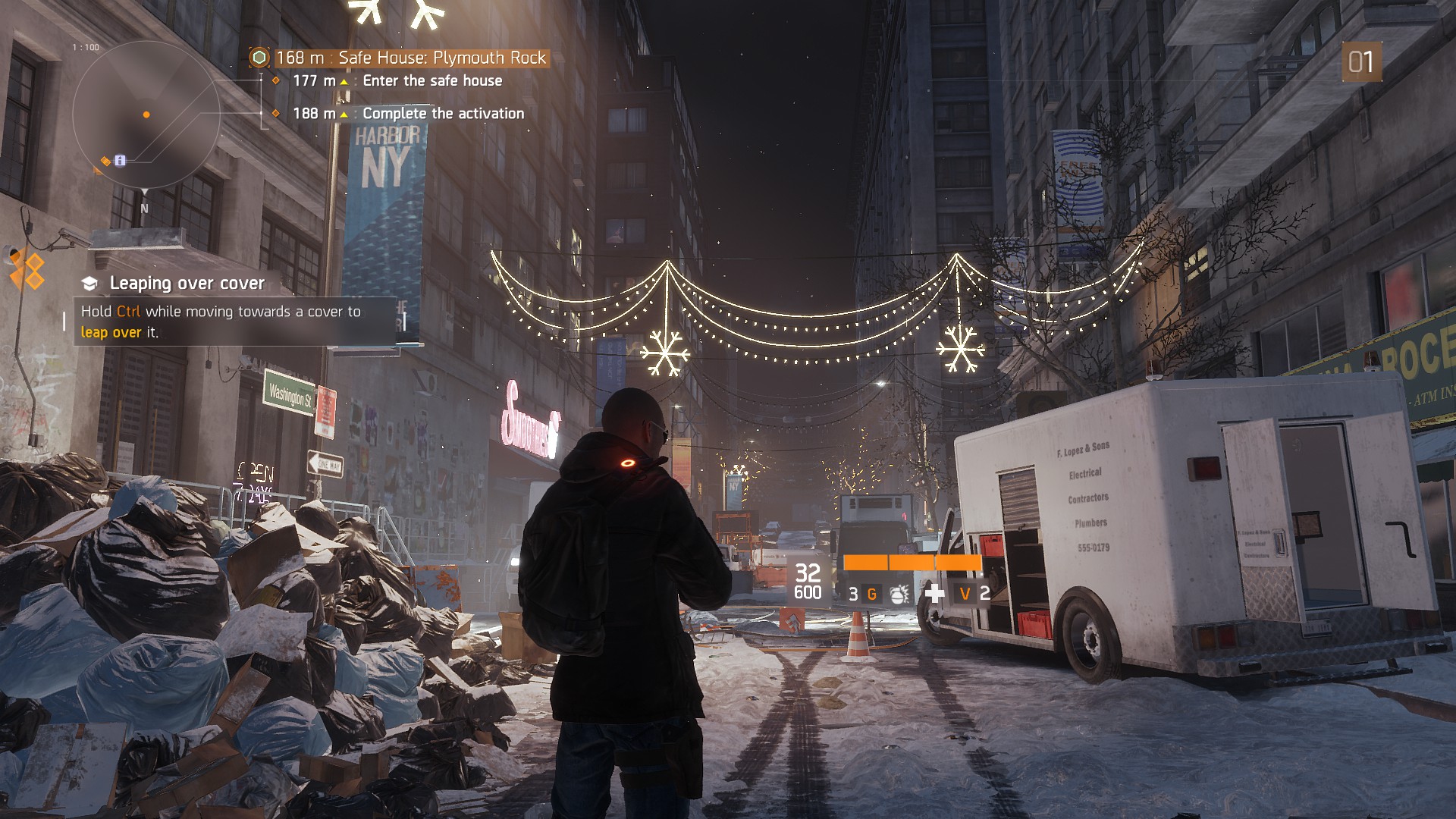Click the hexagon mission icon
Viewport: 1456px width, 819px height.
click(x=259, y=58)
